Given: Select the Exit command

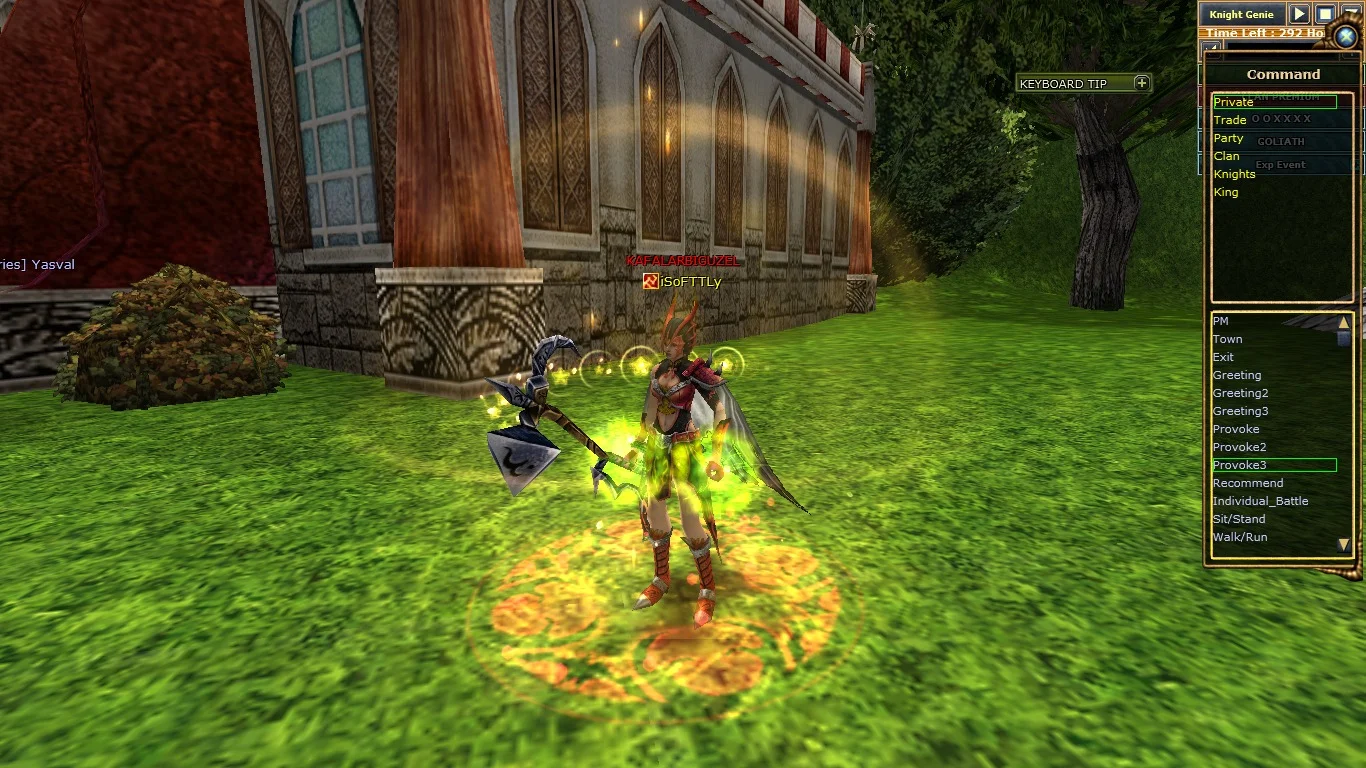Looking at the screenshot, I should [1223, 357].
